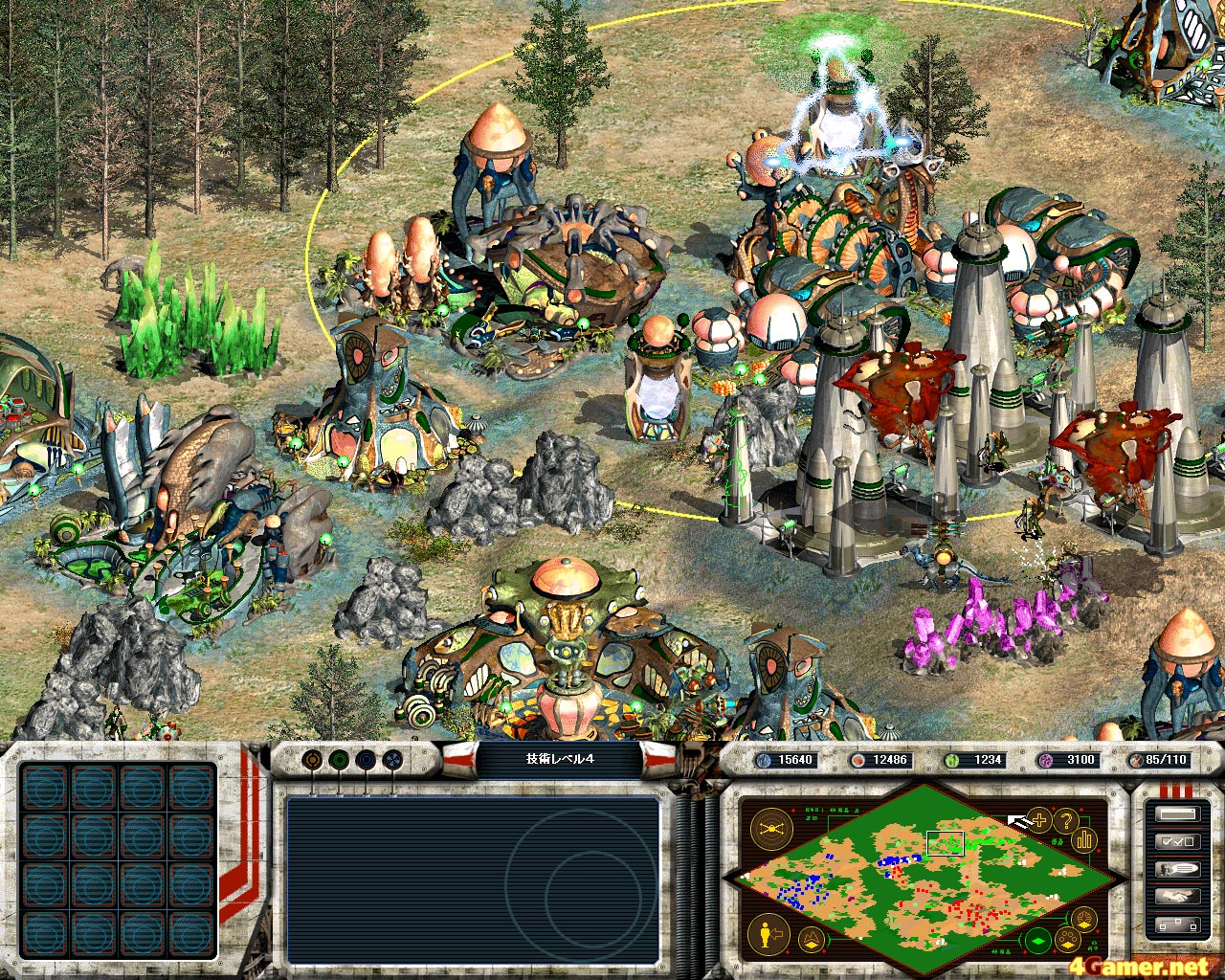Show the bar chart statistics button
This screenshot has height=980, width=1225.
pyautogui.click(x=1085, y=839)
